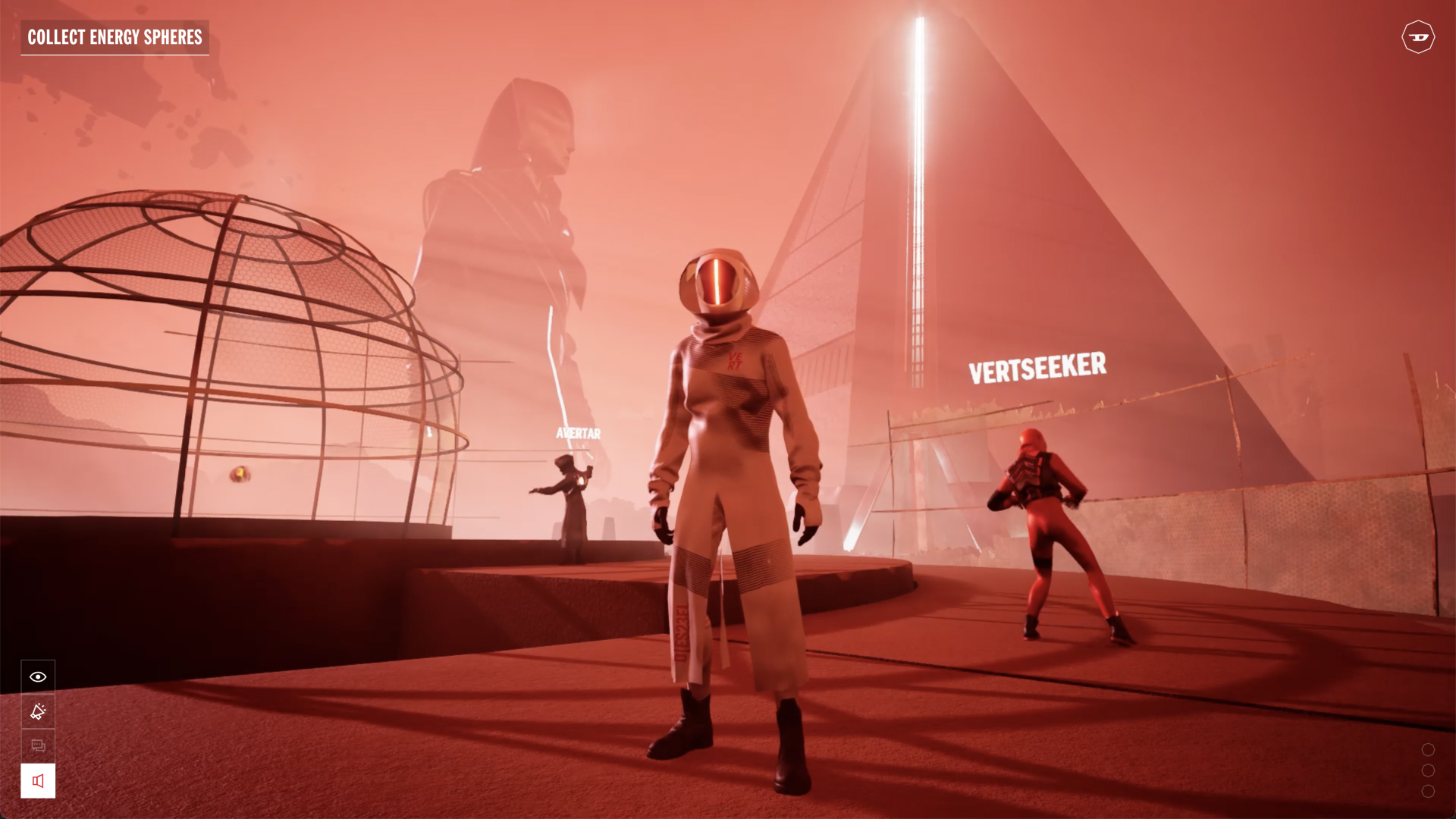Open the megaphone emote button
This screenshot has width=1456, height=819.
(x=38, y=711)
